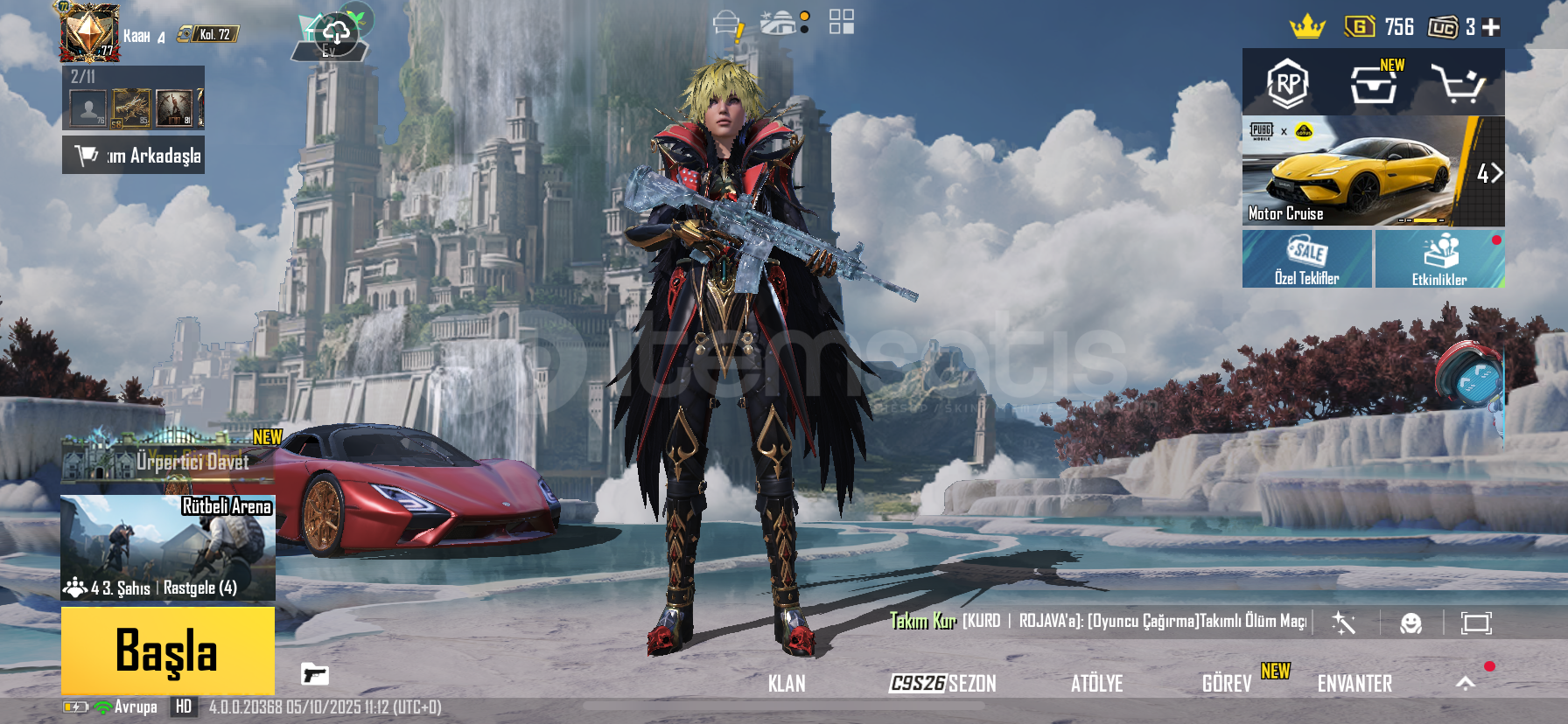Open the player profile avatar
1568x724 pixels.
(x=88, y=32)
